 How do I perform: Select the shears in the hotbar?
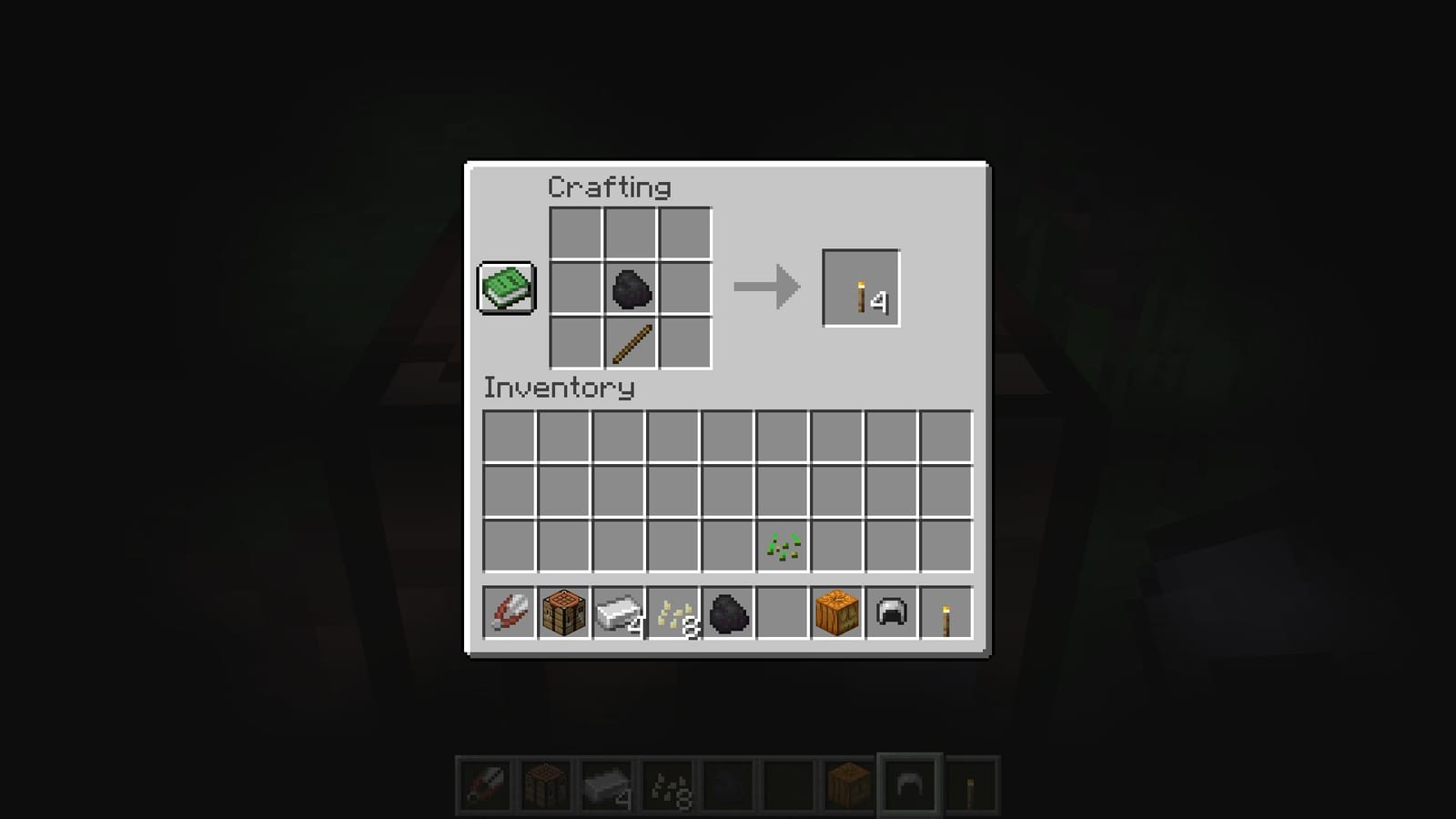pyautogui.click(x=510, y=614)
